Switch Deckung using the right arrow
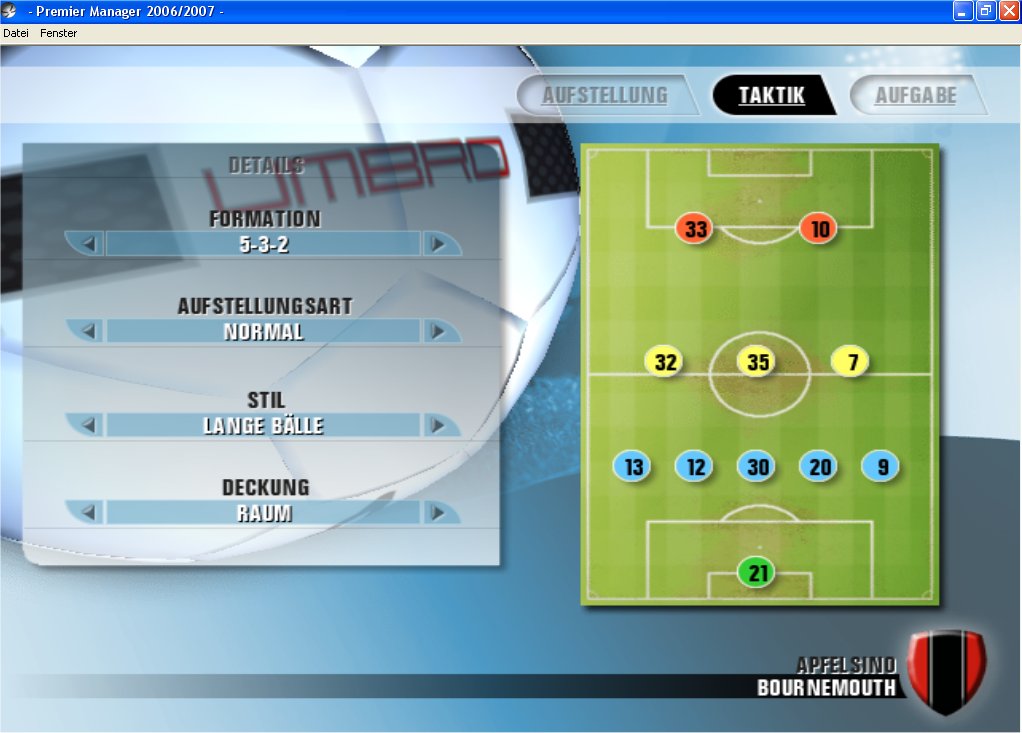 point(437,513)
